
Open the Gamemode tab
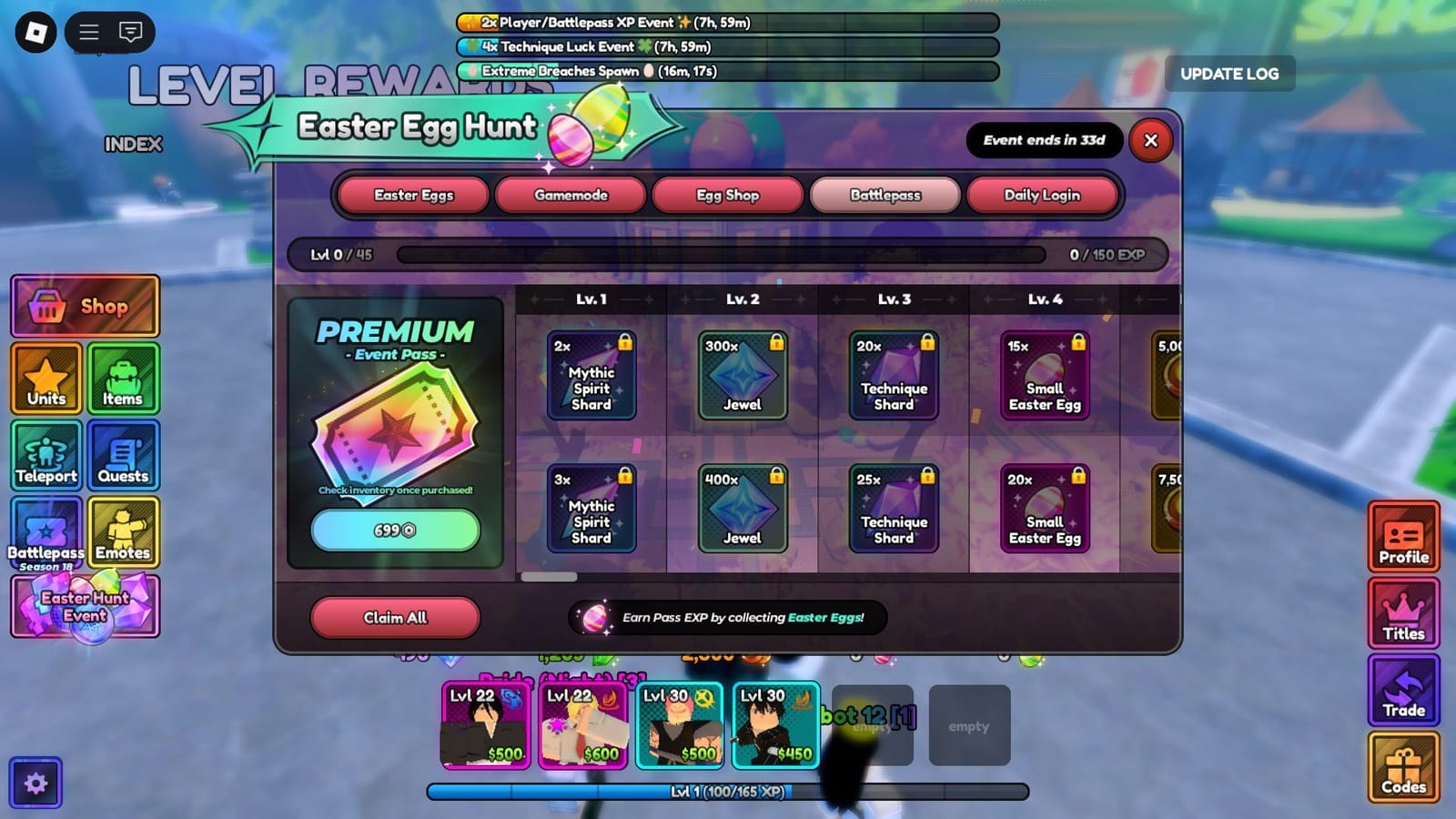click(x=571, y=195)
